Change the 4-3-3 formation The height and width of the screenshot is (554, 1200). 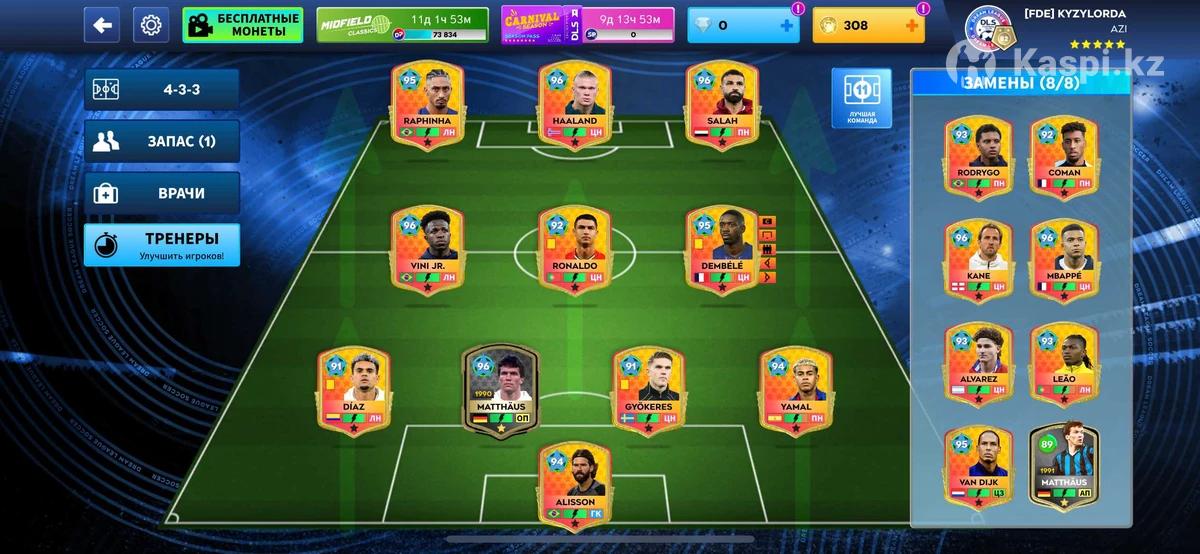162,89
